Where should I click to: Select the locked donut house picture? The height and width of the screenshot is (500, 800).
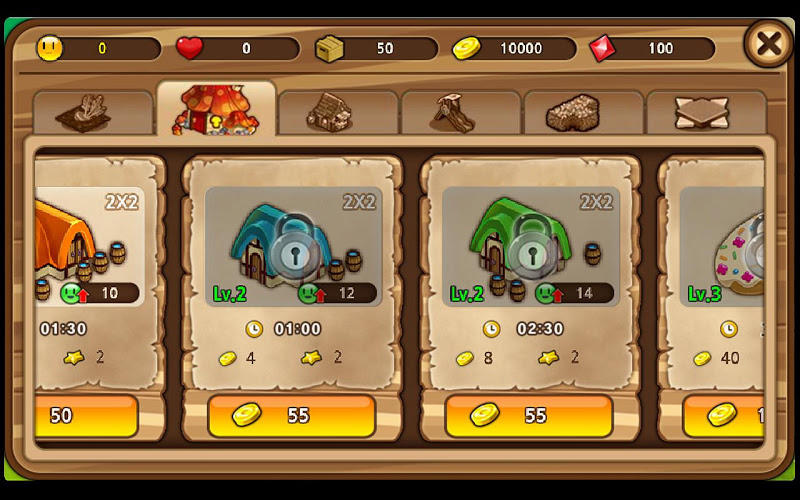pyautogui.click(x=725, y=246)
